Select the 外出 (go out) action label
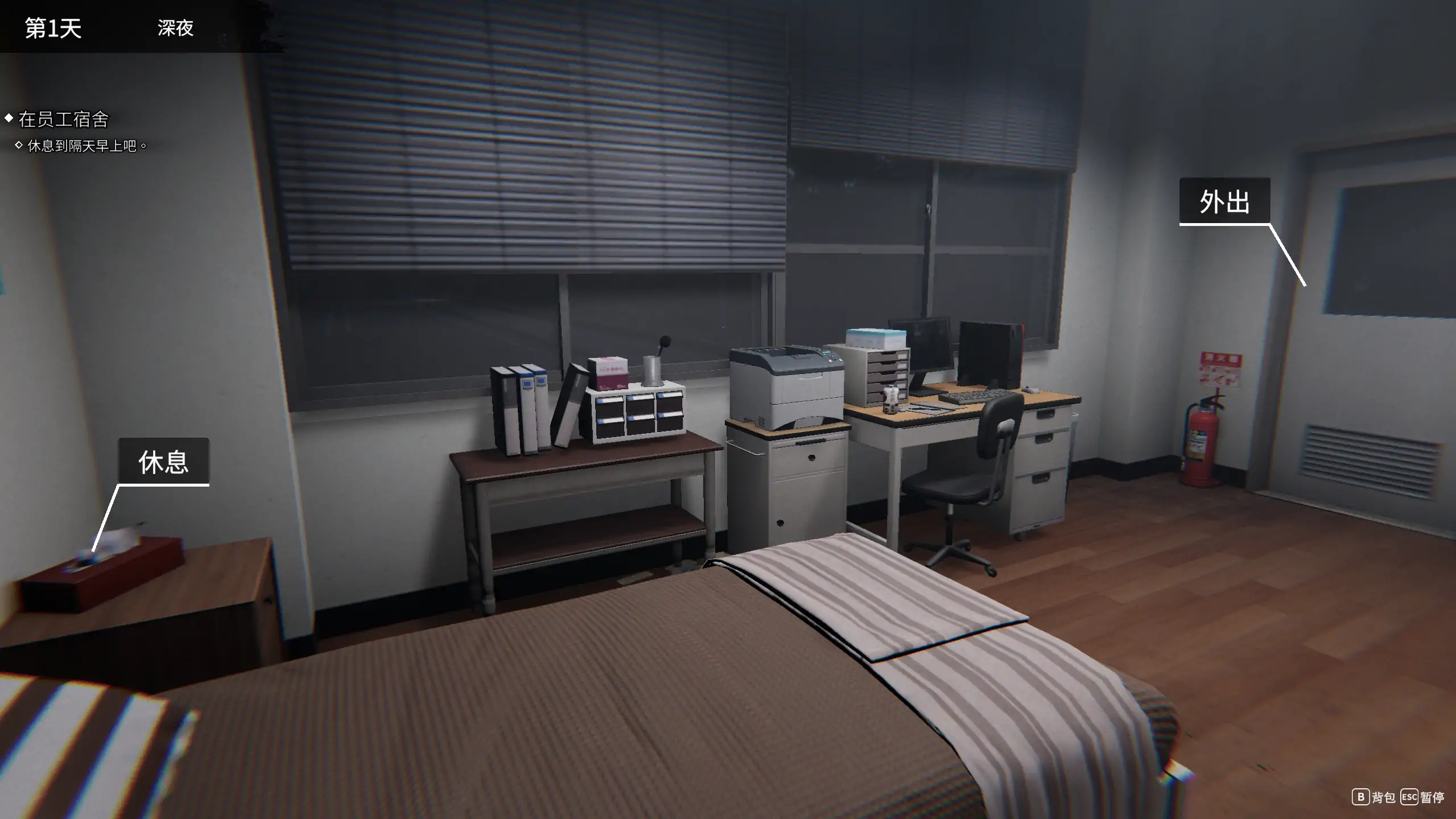The image size is (1456, 819). pyautogui.click(x=1224, y=201)
